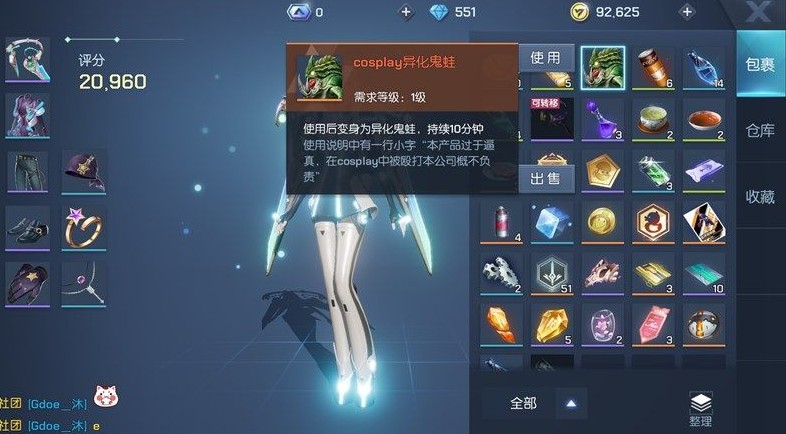786x434 pixels.
Task: Select the purple potion flask slot
Action: (x=603, y=120)
